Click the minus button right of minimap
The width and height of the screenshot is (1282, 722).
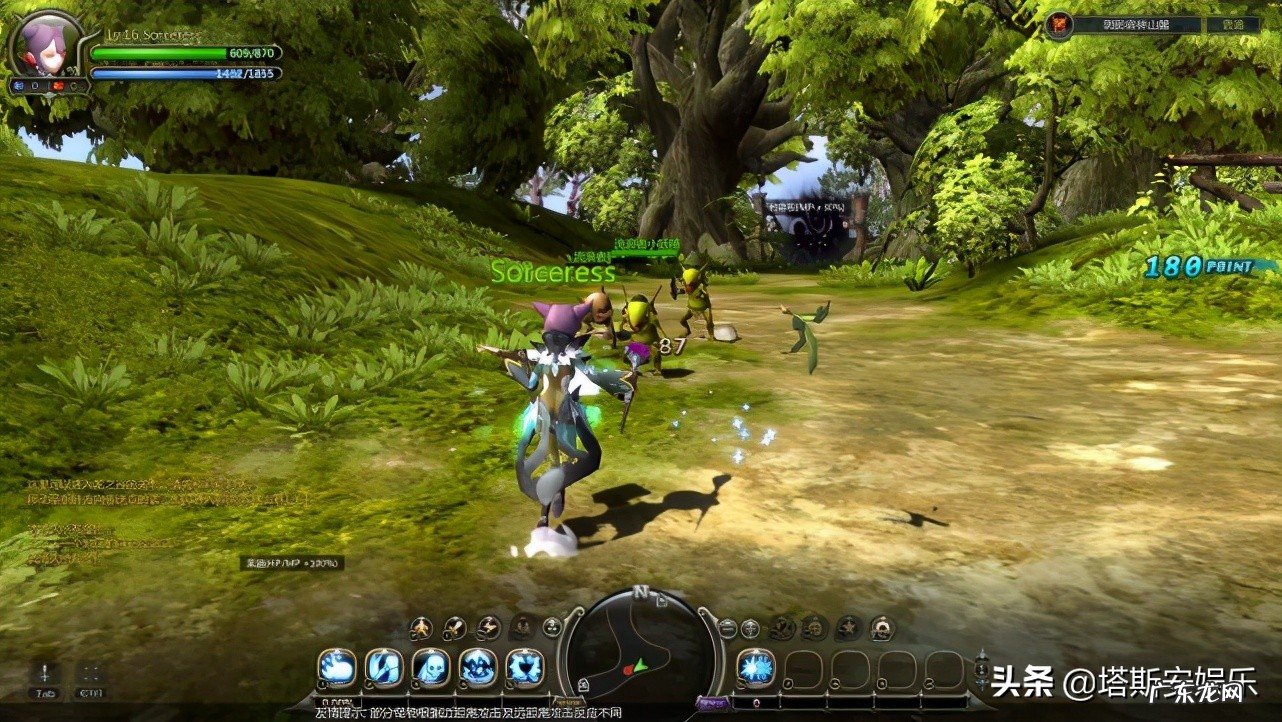pyautogui.click(x=727, y=628)
